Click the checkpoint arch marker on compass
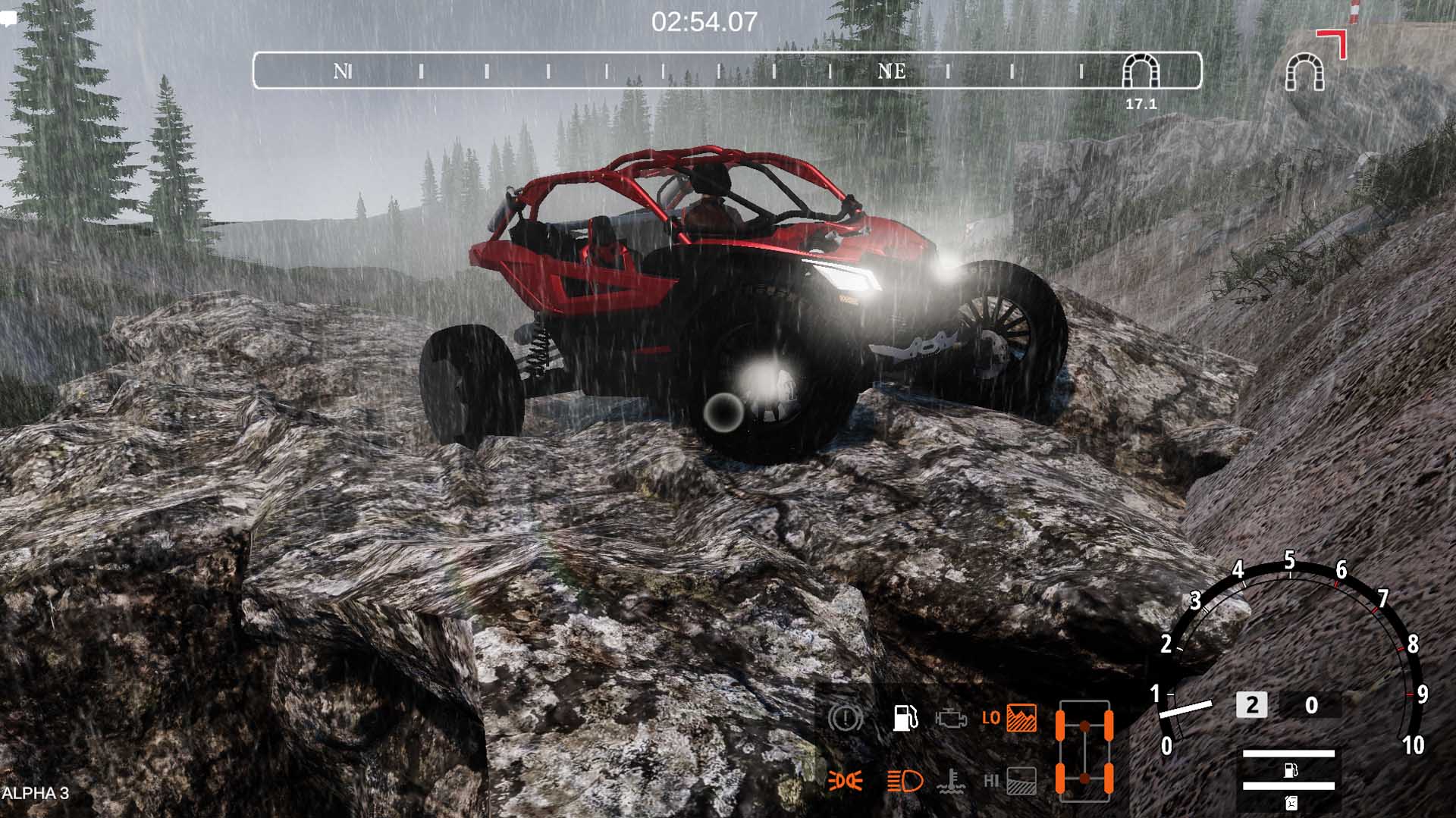1456x818 pixels. 1141,71
